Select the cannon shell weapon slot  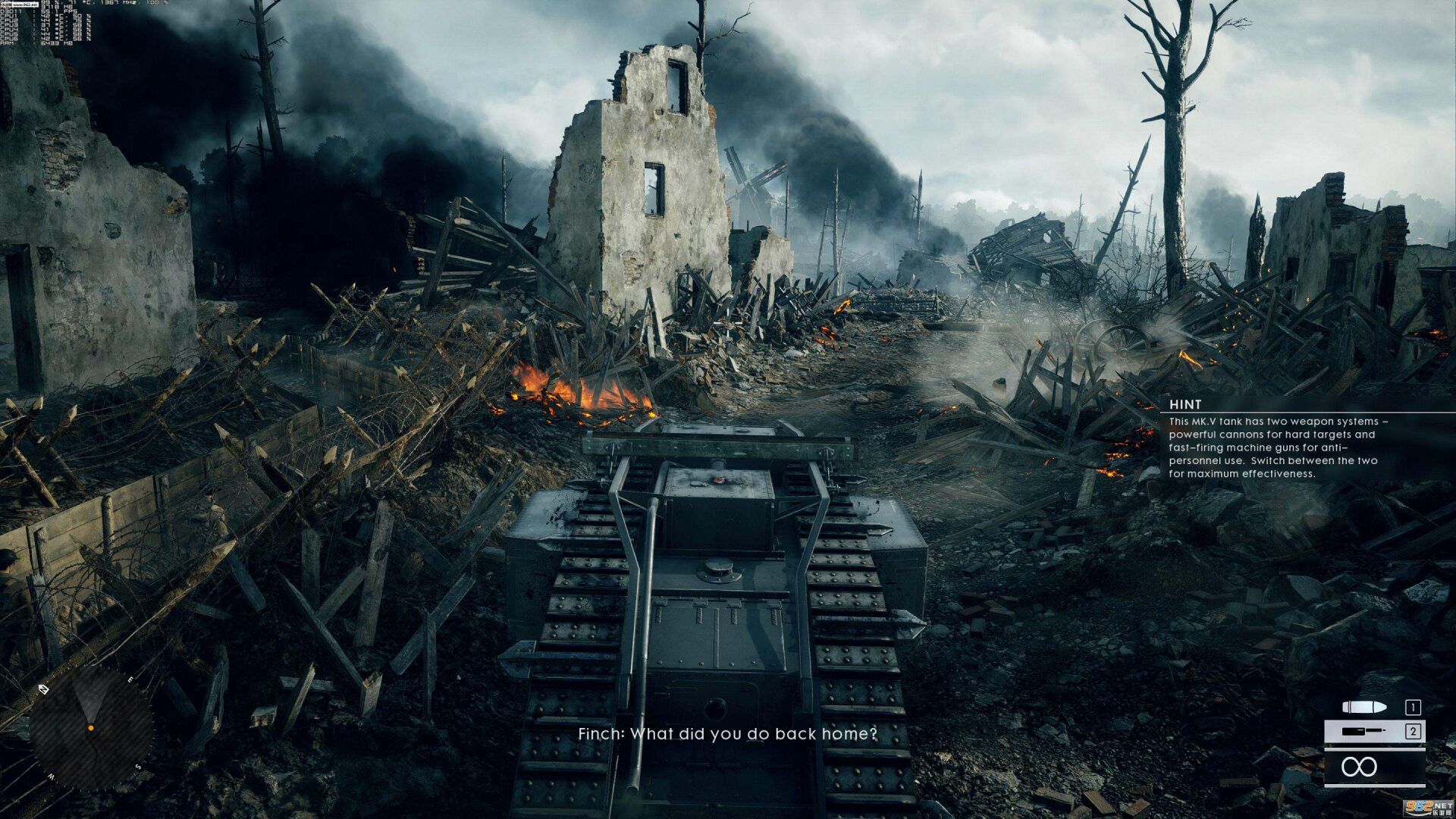[x=1373, y=708]
